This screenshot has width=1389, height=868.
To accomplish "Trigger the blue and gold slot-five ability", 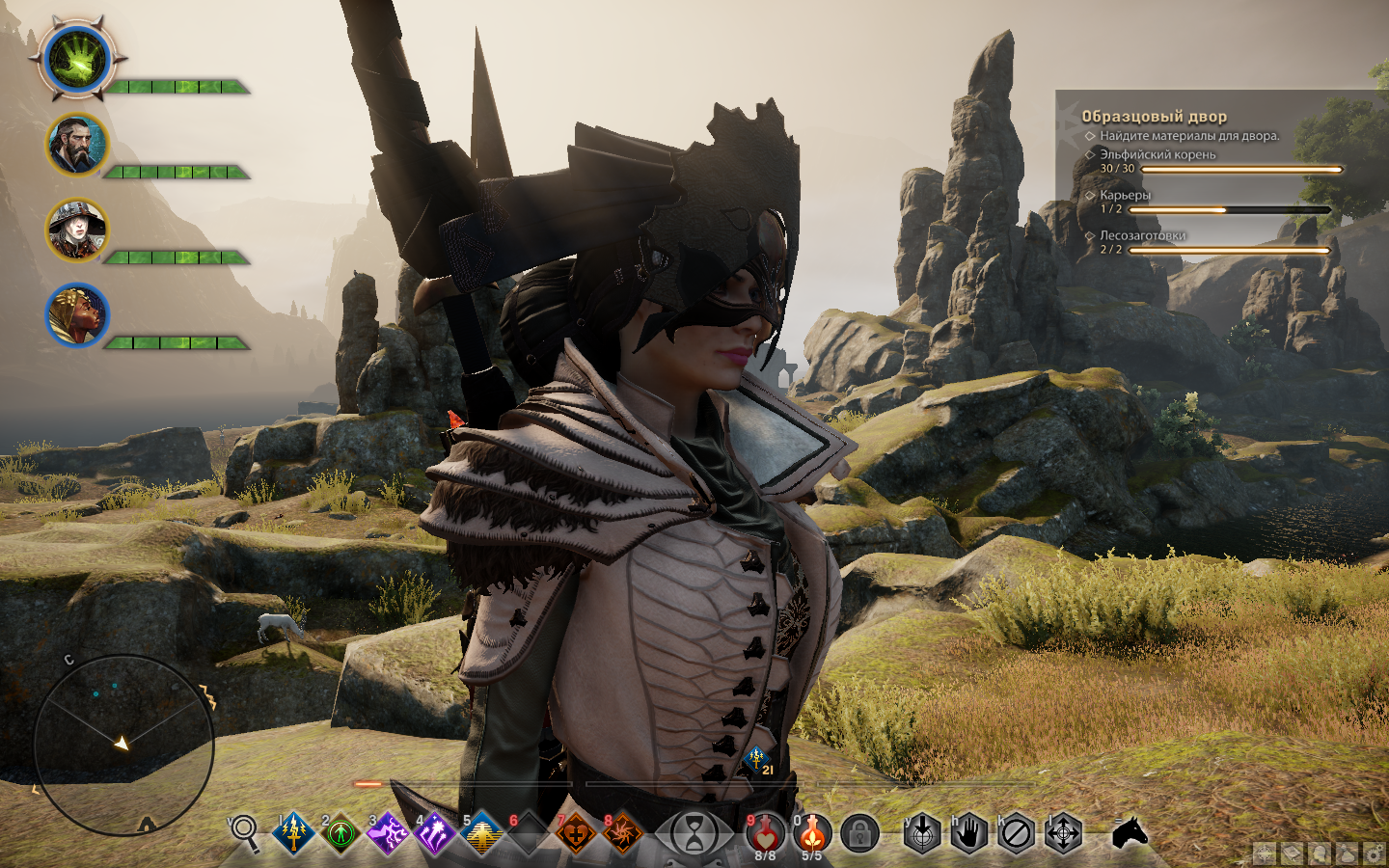I will pyautogui.click(x=481, y=832).
